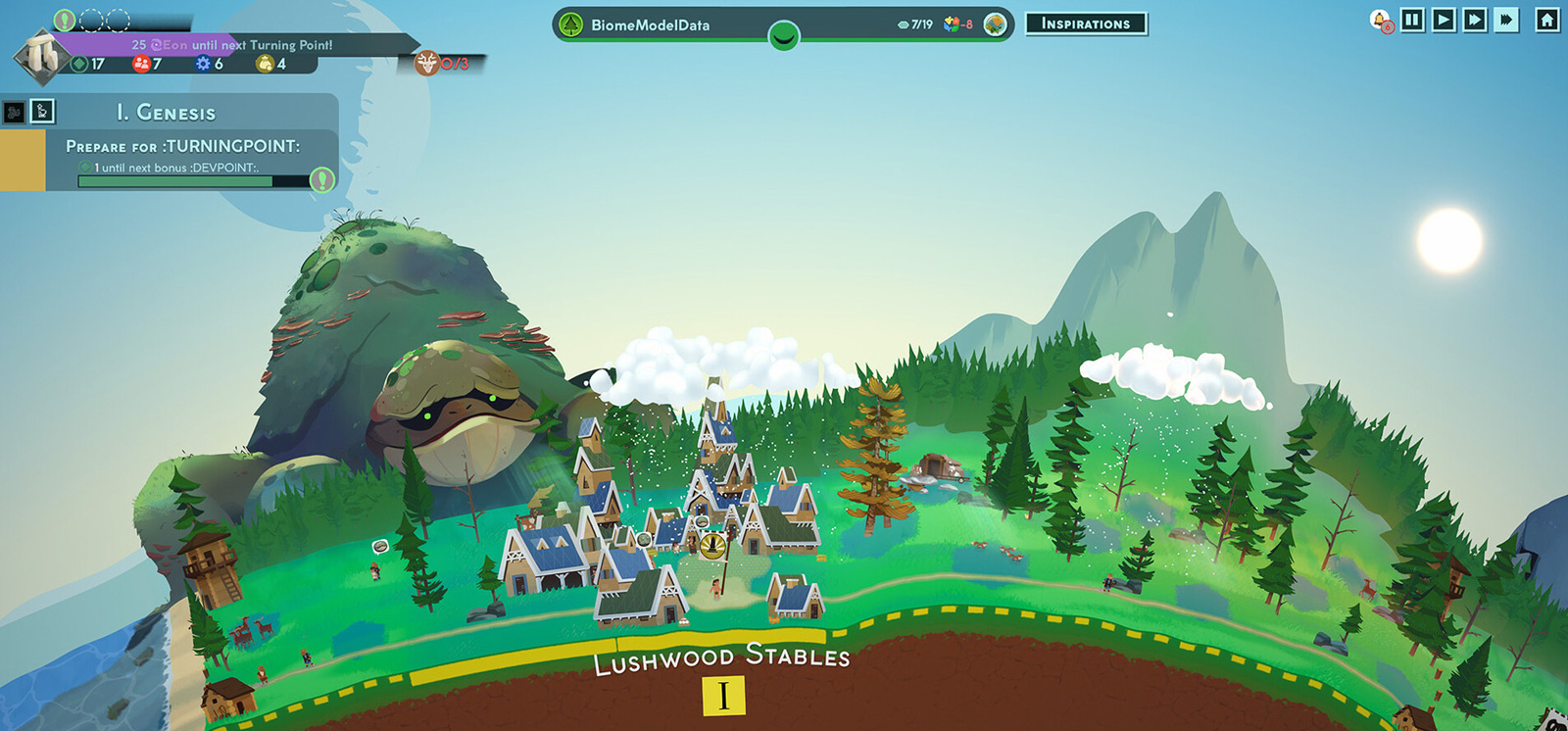
Task: Select the highlighted llama tab beside Genesis
Action: (x=42, y=112)
